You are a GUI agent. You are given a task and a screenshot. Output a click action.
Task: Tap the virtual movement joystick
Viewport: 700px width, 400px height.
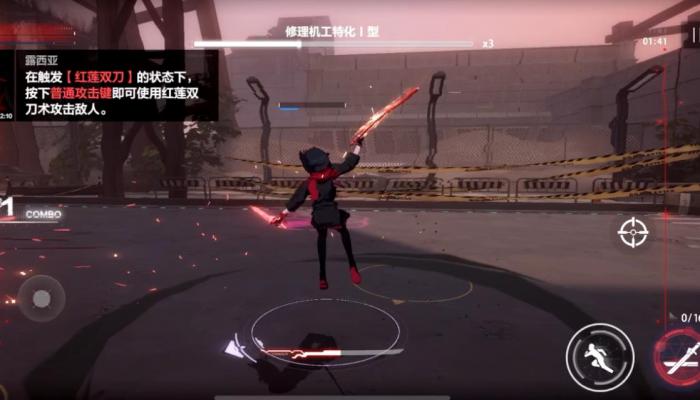point(41,298)
